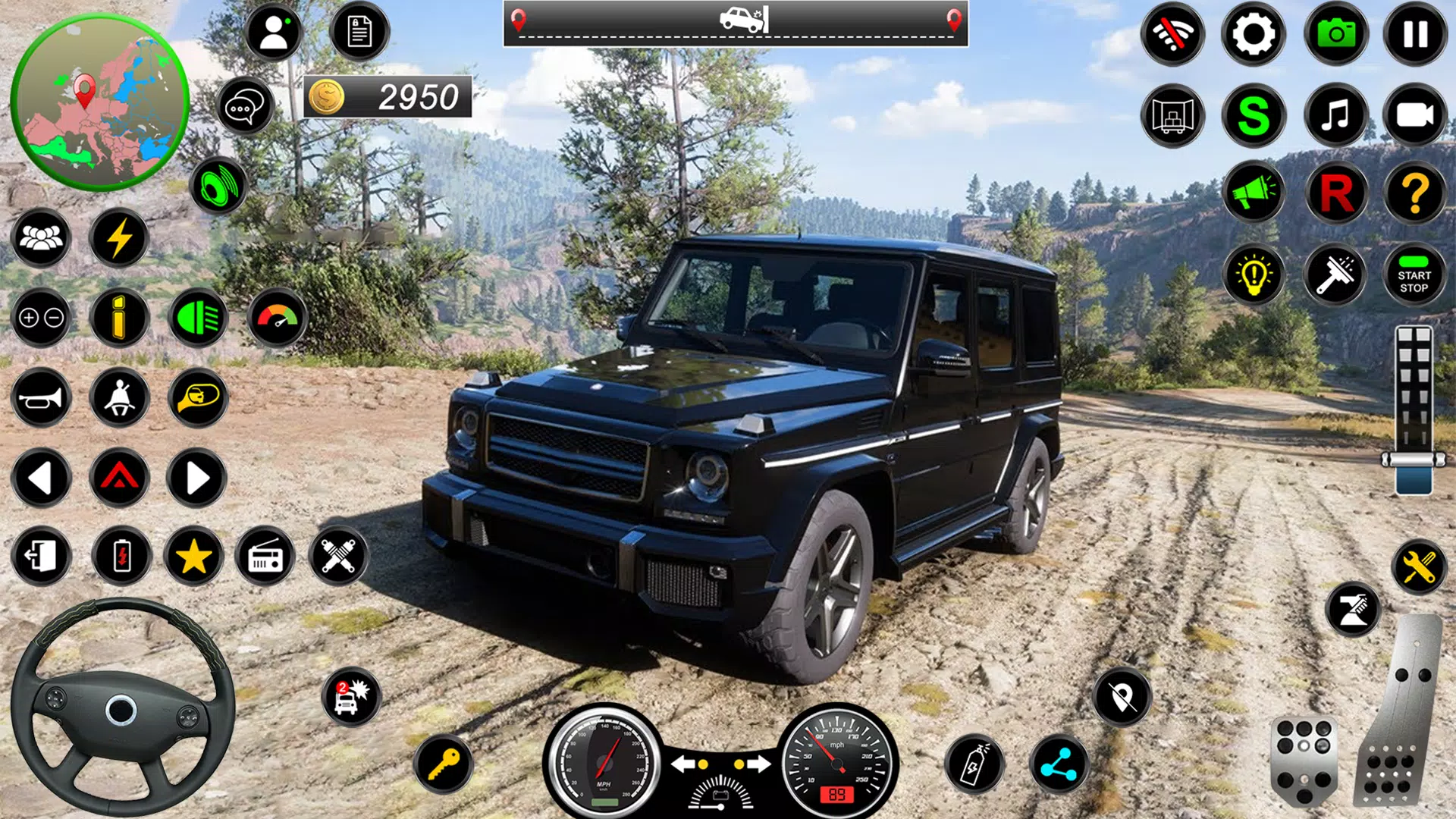Screen dimensions: 1456x819
Task: Open the gear settings menu
Action: coord(1253,34)
